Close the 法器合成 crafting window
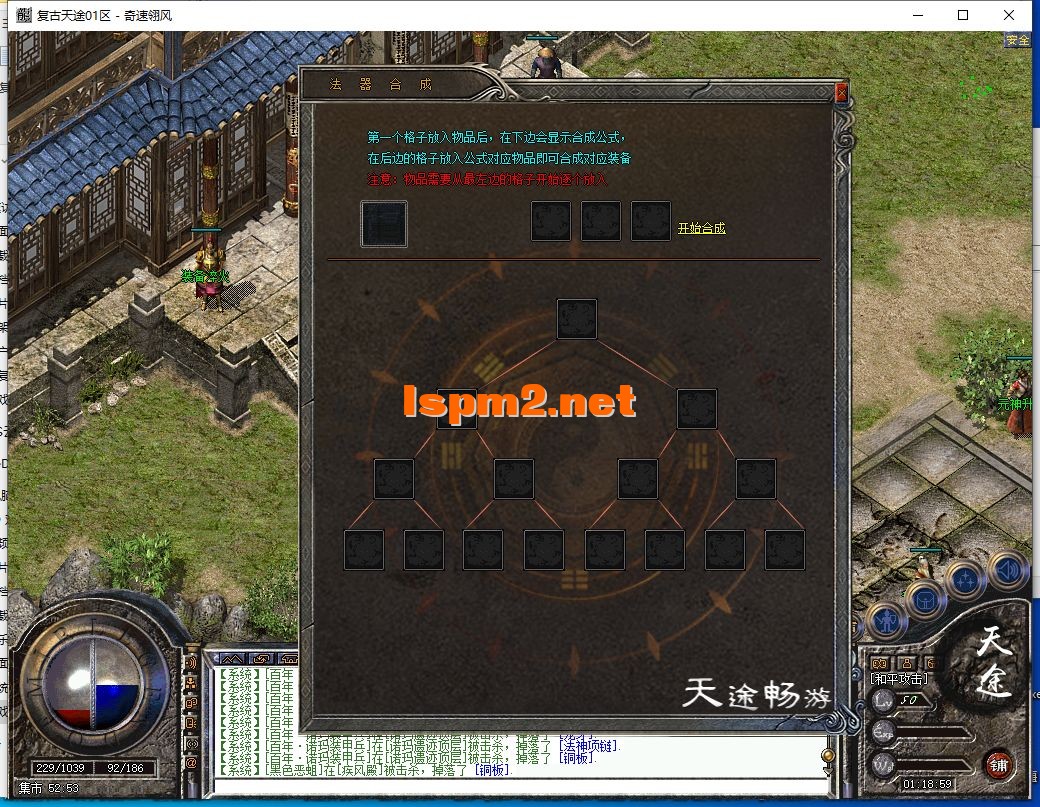Image resolution: width=1040 pixels, height=807 pixels. click(841, 93)
